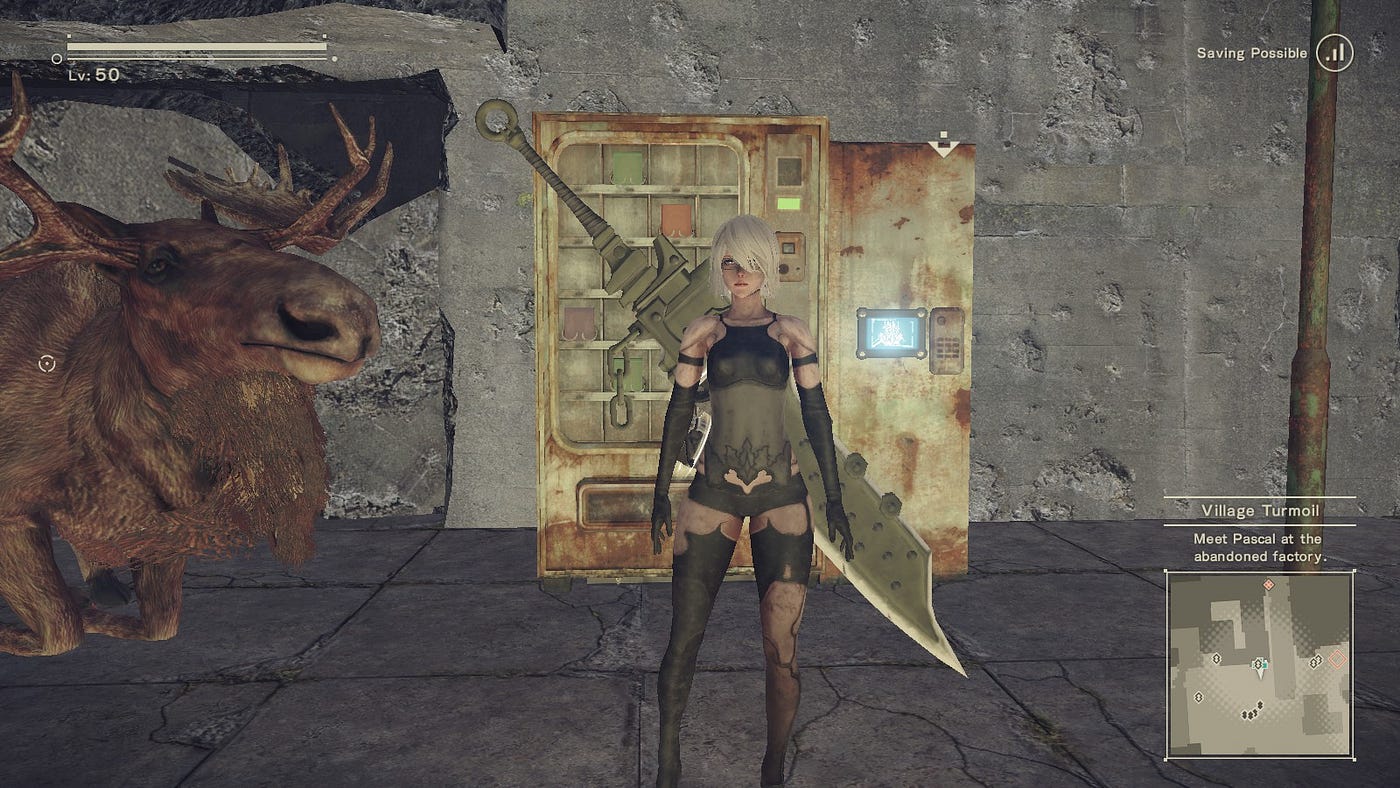Screen dimensions: 1400x788
Task: Select the Village Turmoil quest tracker
Action: (1259, 511)
